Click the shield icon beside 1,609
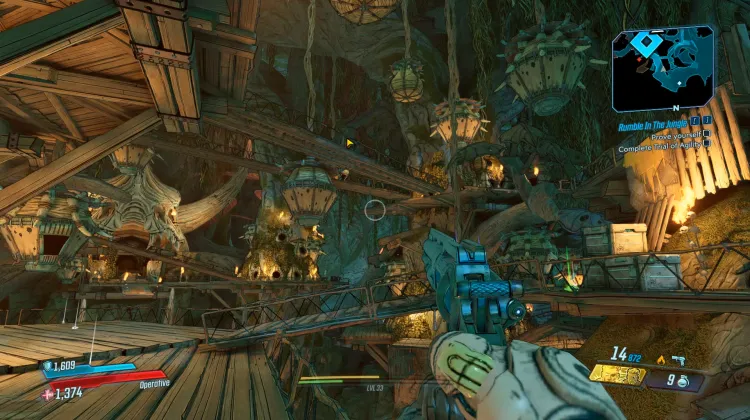This screenshot has height=420, width=750. pyautogui.click(x=48, y=367)
